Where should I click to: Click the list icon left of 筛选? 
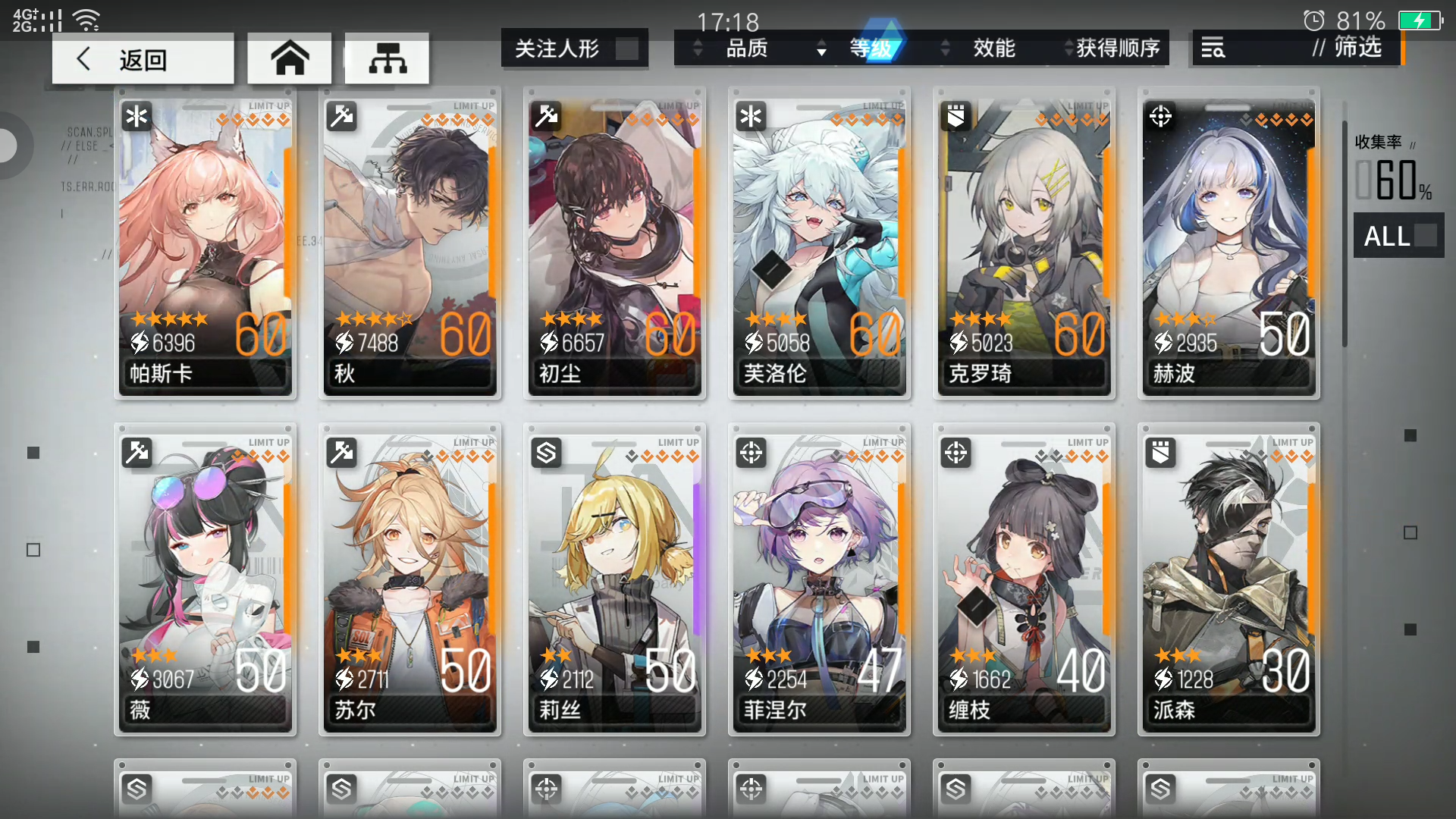click(x=1213, y=48)
